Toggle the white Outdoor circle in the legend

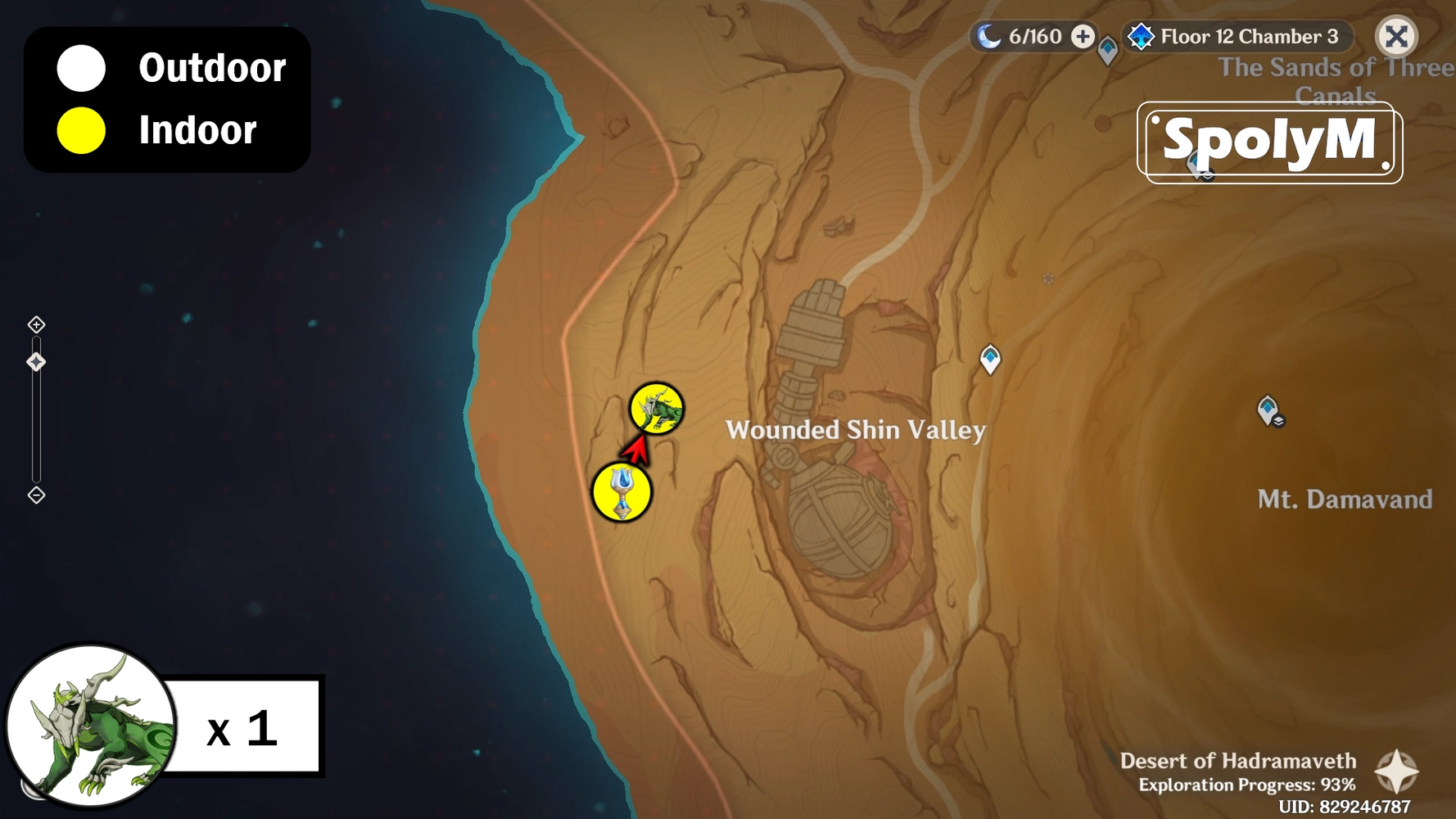pyautogui.click(x=79, y=69)
